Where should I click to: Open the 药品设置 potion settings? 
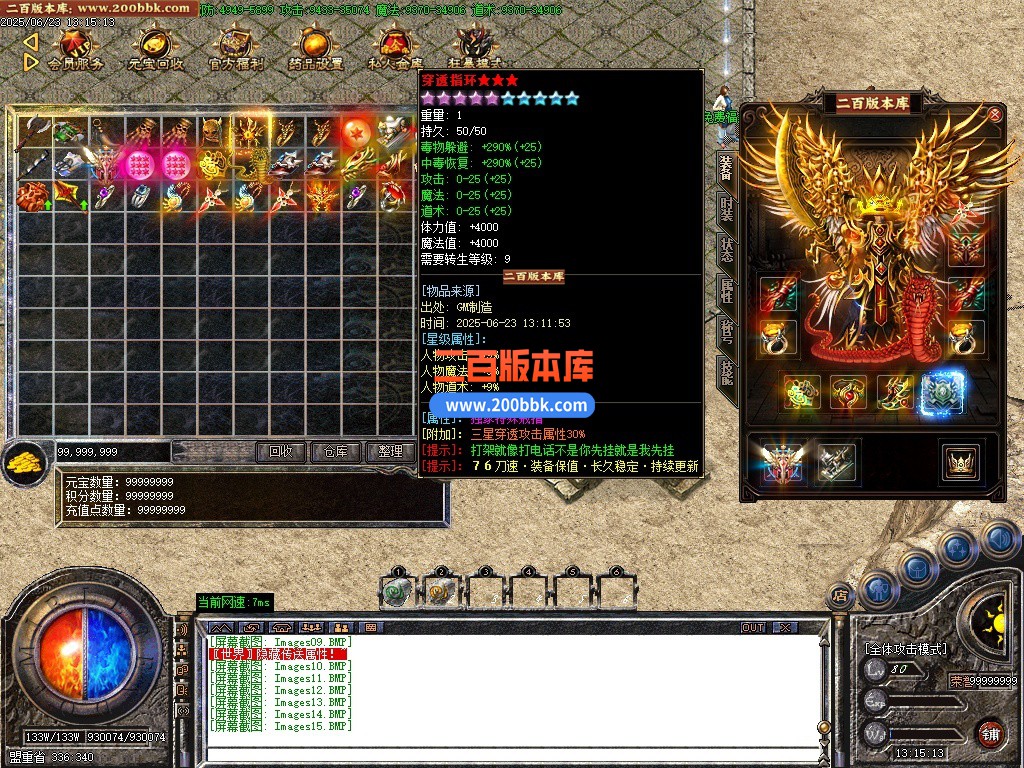coord(315,48)
